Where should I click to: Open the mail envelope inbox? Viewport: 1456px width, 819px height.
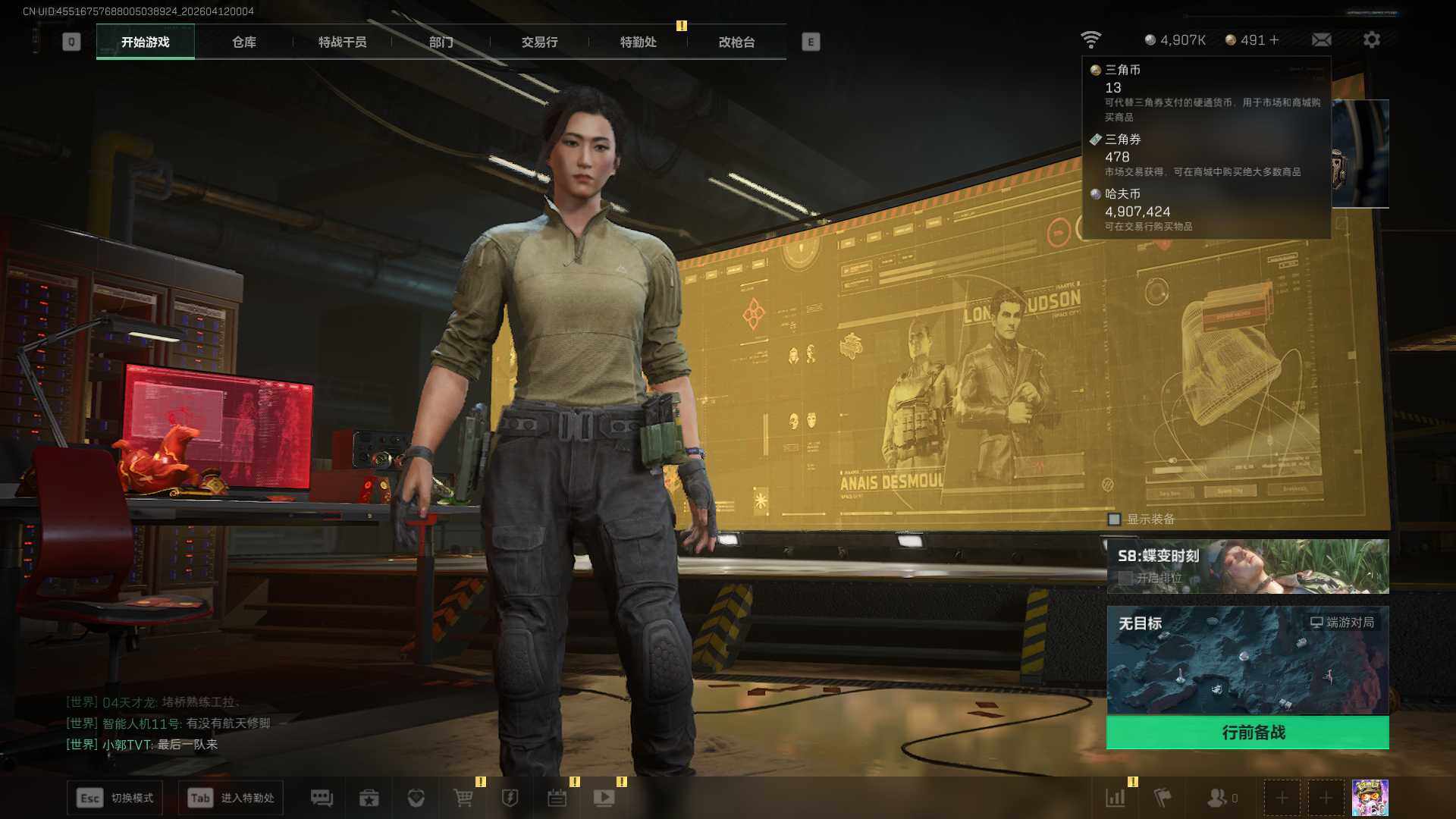(1321, 39)
